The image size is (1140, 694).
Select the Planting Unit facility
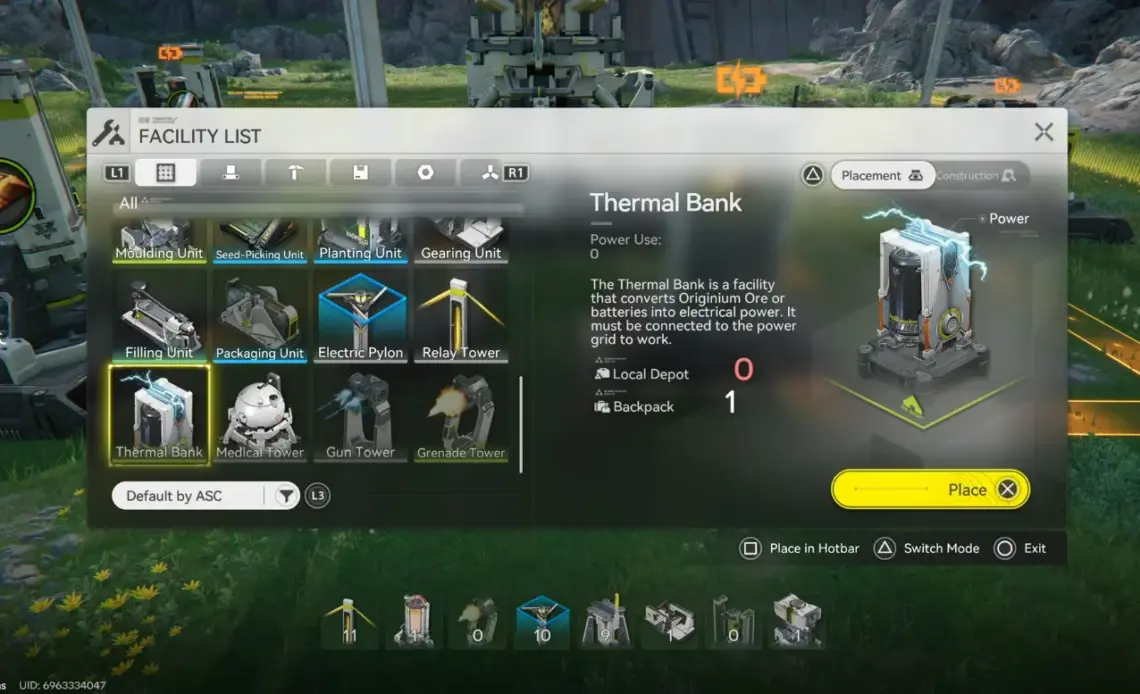click(360, 241)
